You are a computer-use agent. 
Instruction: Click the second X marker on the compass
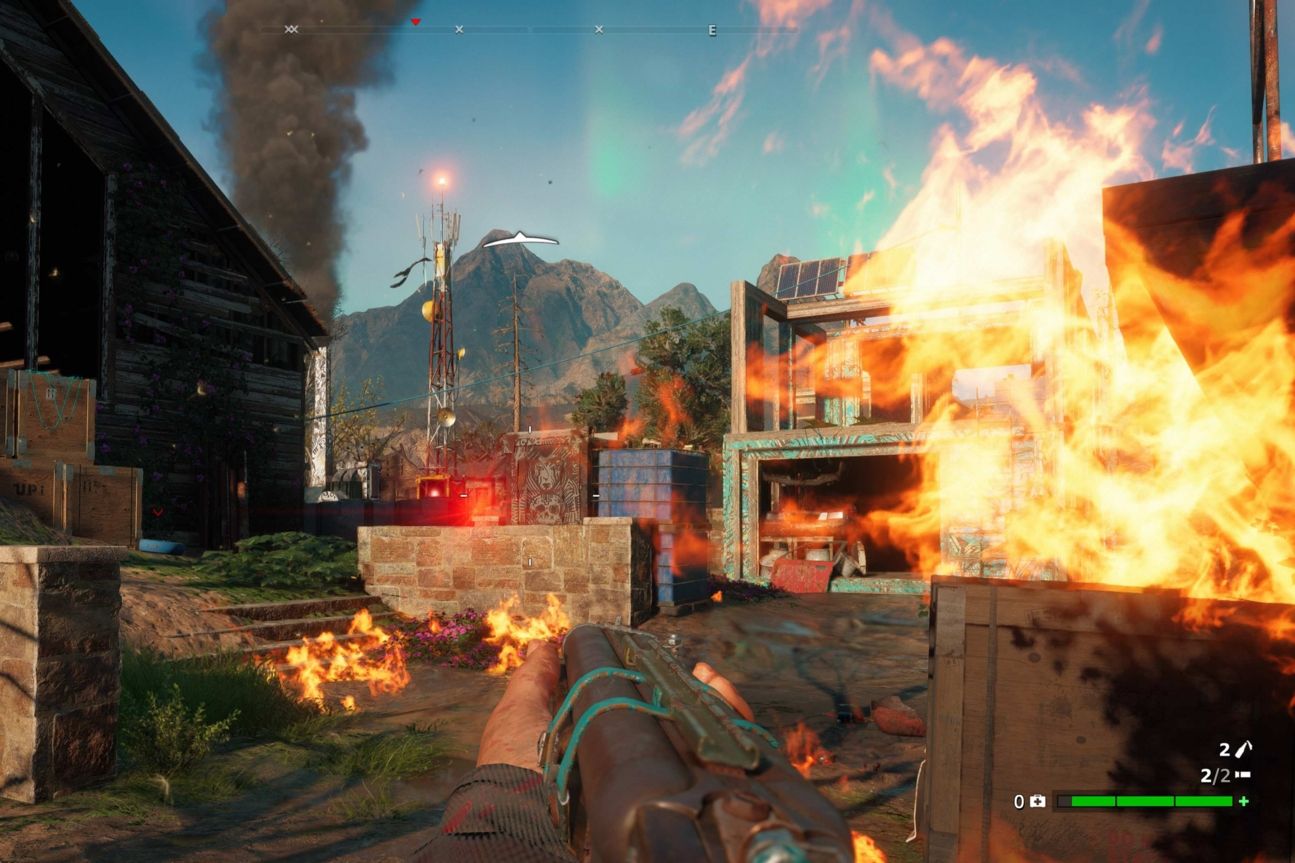click(598, 29)
